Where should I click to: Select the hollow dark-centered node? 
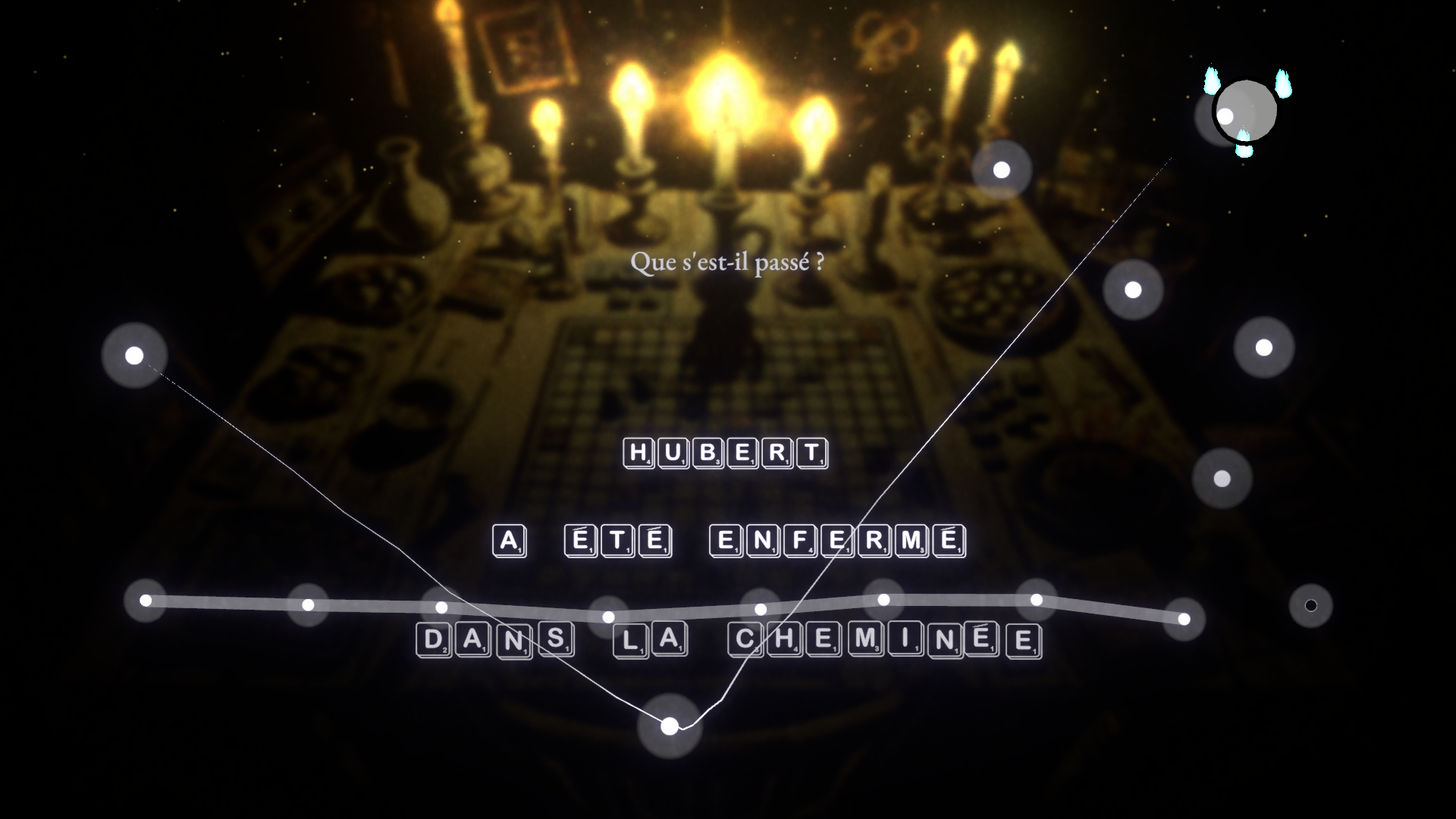(x=1310, y=605)
